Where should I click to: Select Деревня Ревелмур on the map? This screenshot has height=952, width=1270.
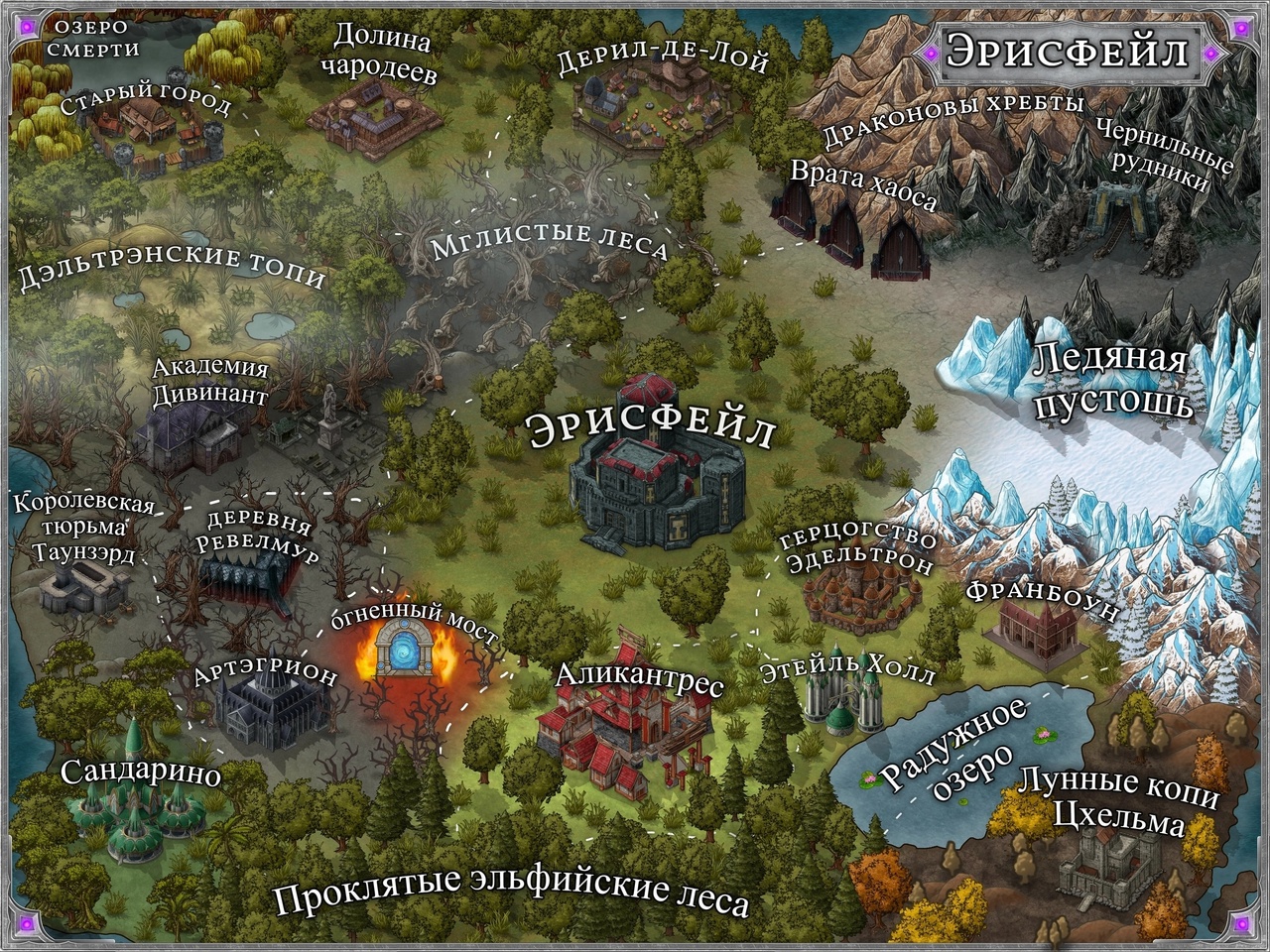tap(250, 574)
